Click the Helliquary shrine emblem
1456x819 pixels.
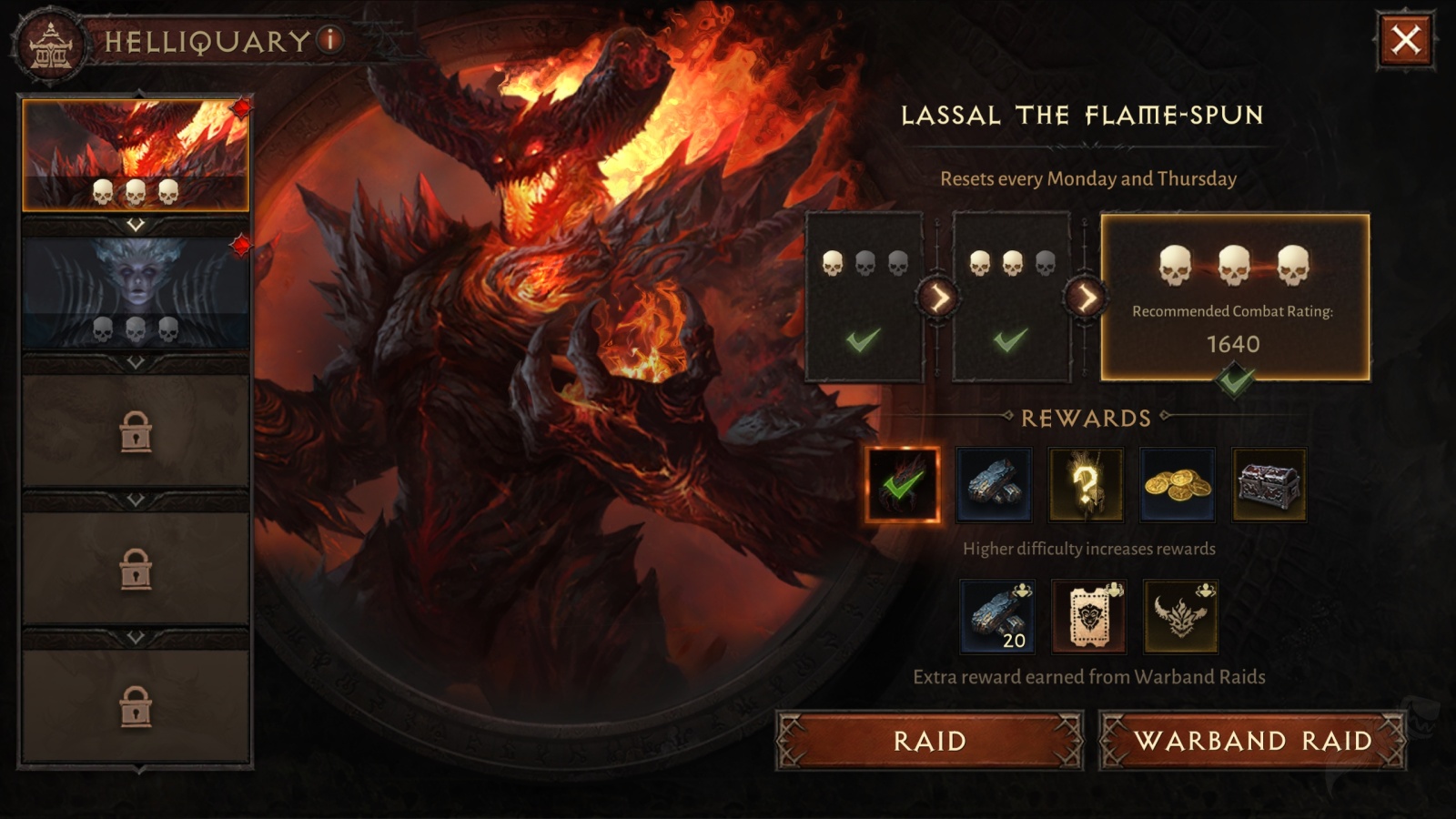[x=50, y=44]
